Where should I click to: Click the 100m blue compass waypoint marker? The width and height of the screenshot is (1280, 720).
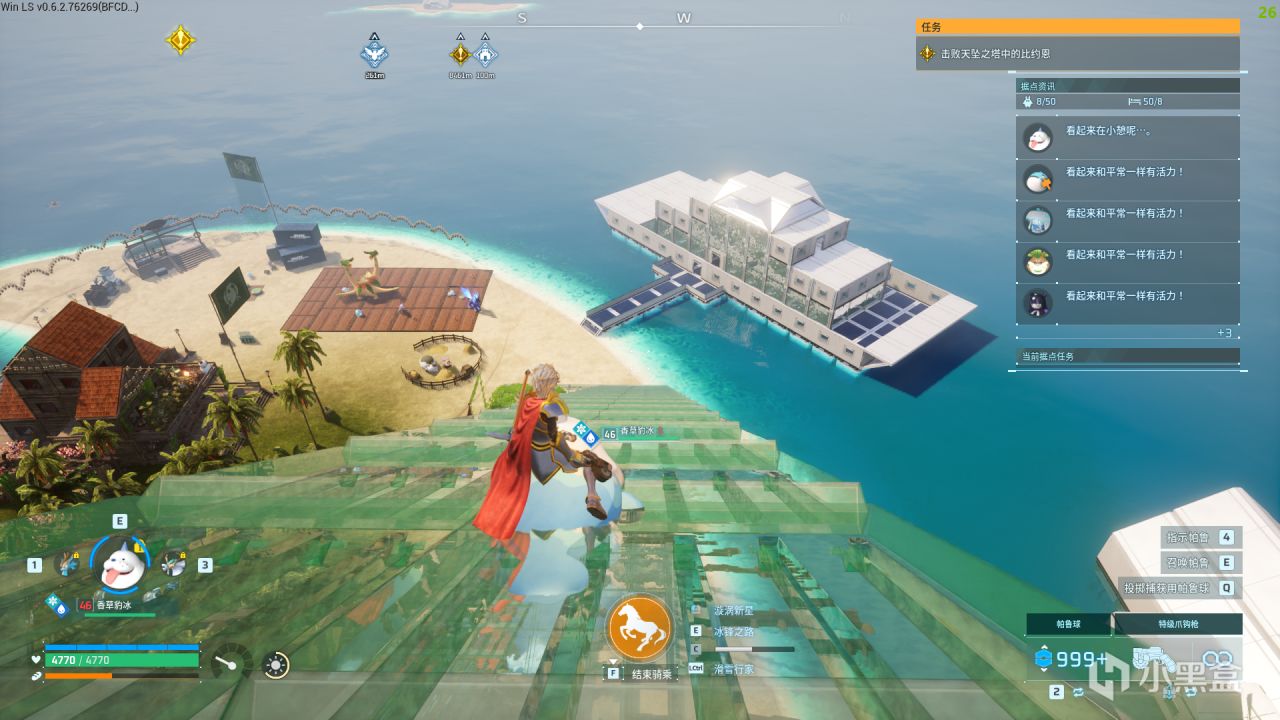485,53
